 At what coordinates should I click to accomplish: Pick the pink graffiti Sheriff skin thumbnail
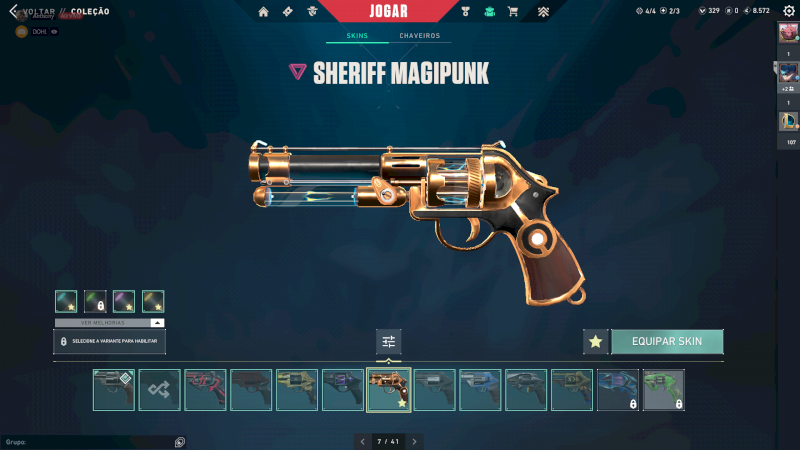point(205,390)
